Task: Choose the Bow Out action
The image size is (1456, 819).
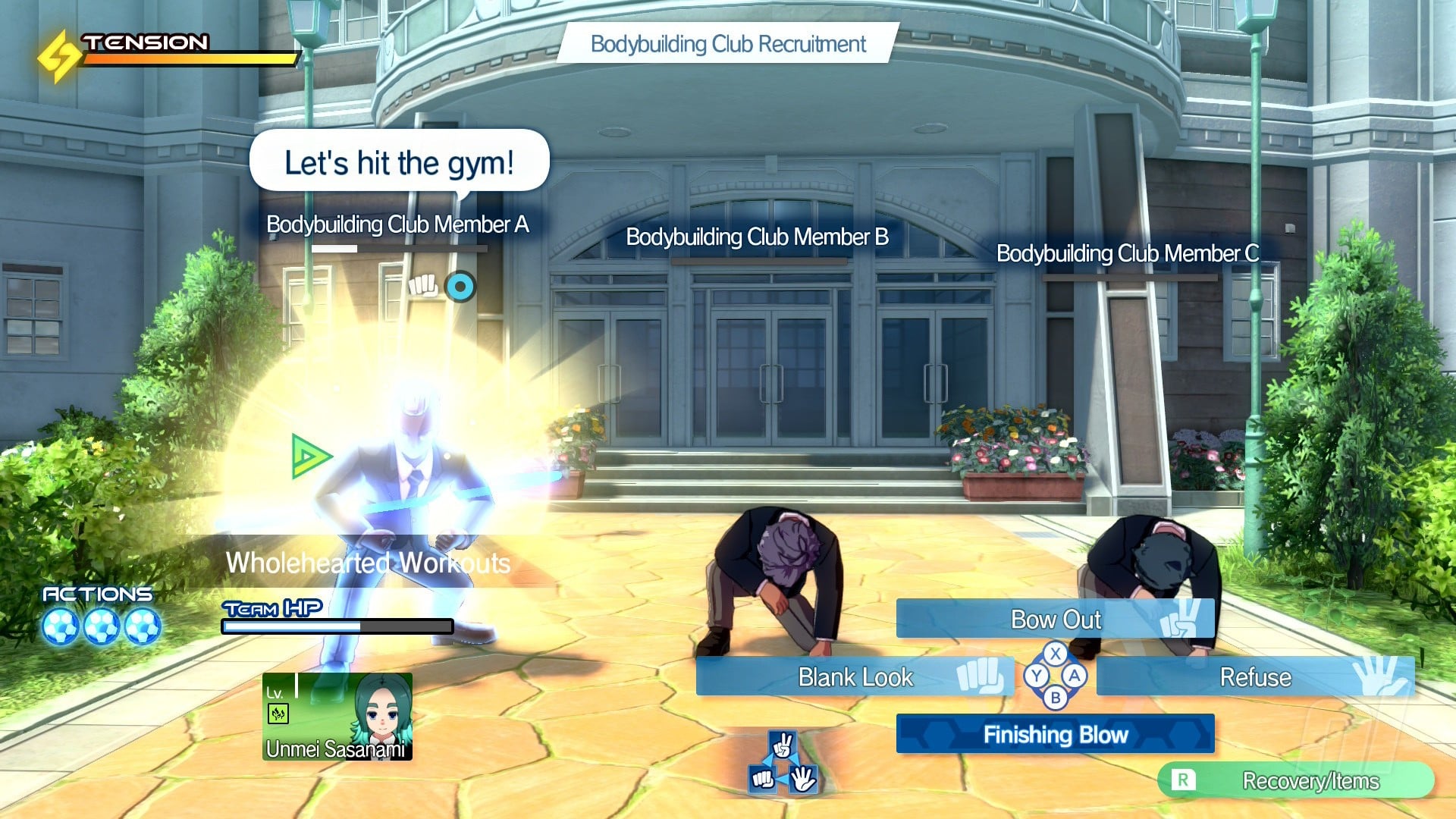Action: pyautogui.click(x=1055, y=619)
